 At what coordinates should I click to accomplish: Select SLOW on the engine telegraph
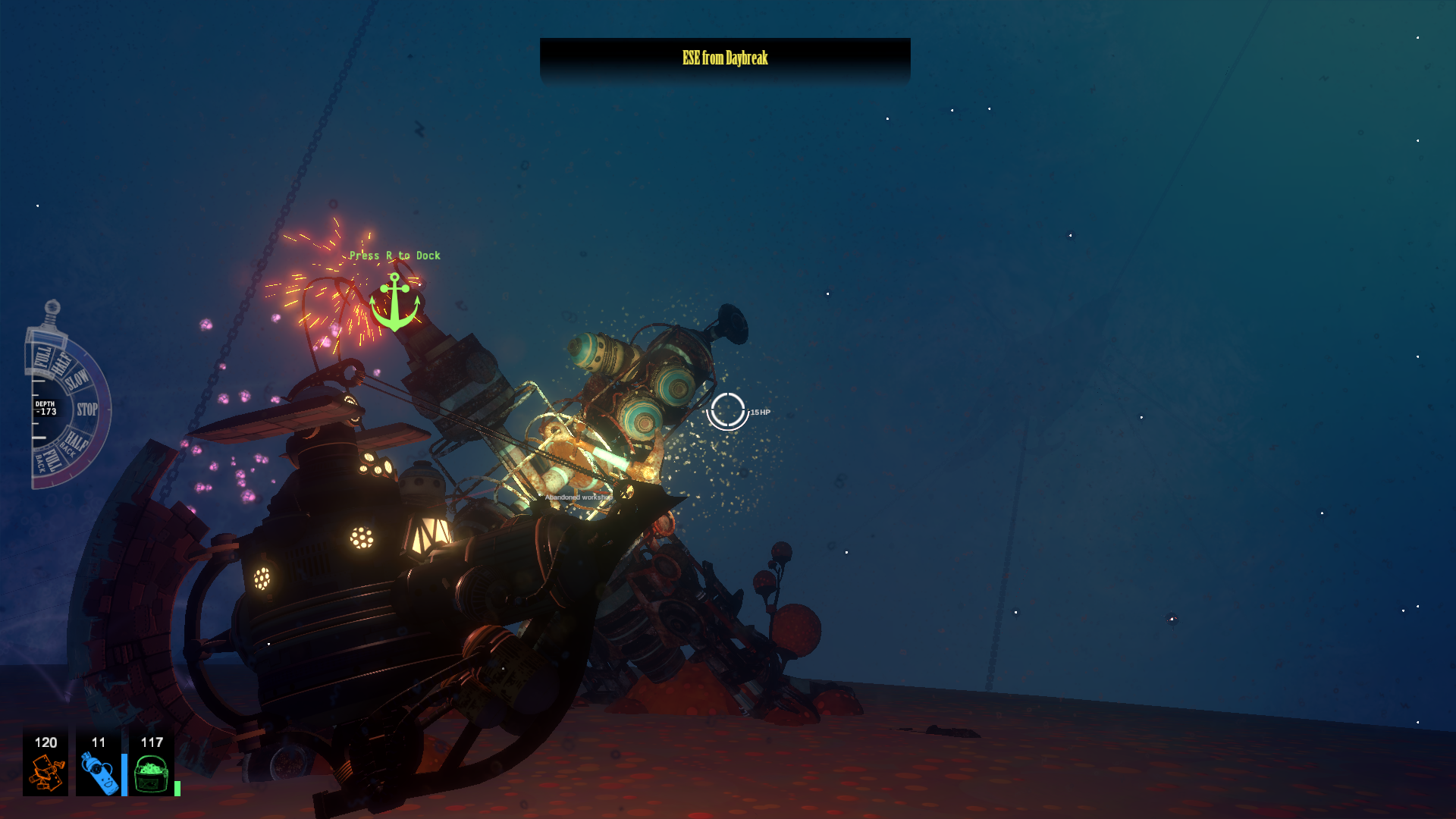point(78,379)
